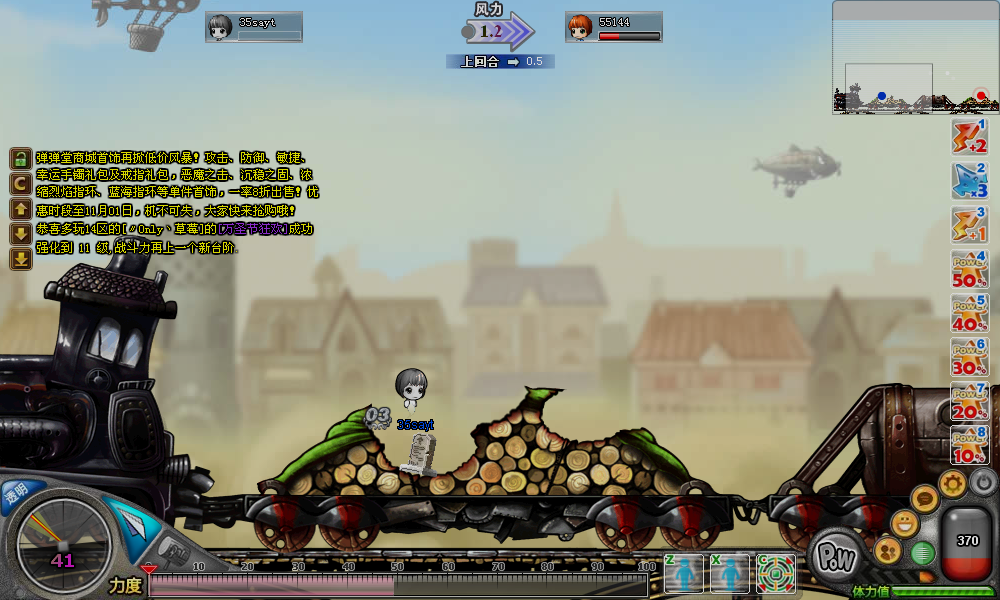The image size is (1000, 600).
Task: Choose the Power 40% boost
Action: (x=969, y=312)
